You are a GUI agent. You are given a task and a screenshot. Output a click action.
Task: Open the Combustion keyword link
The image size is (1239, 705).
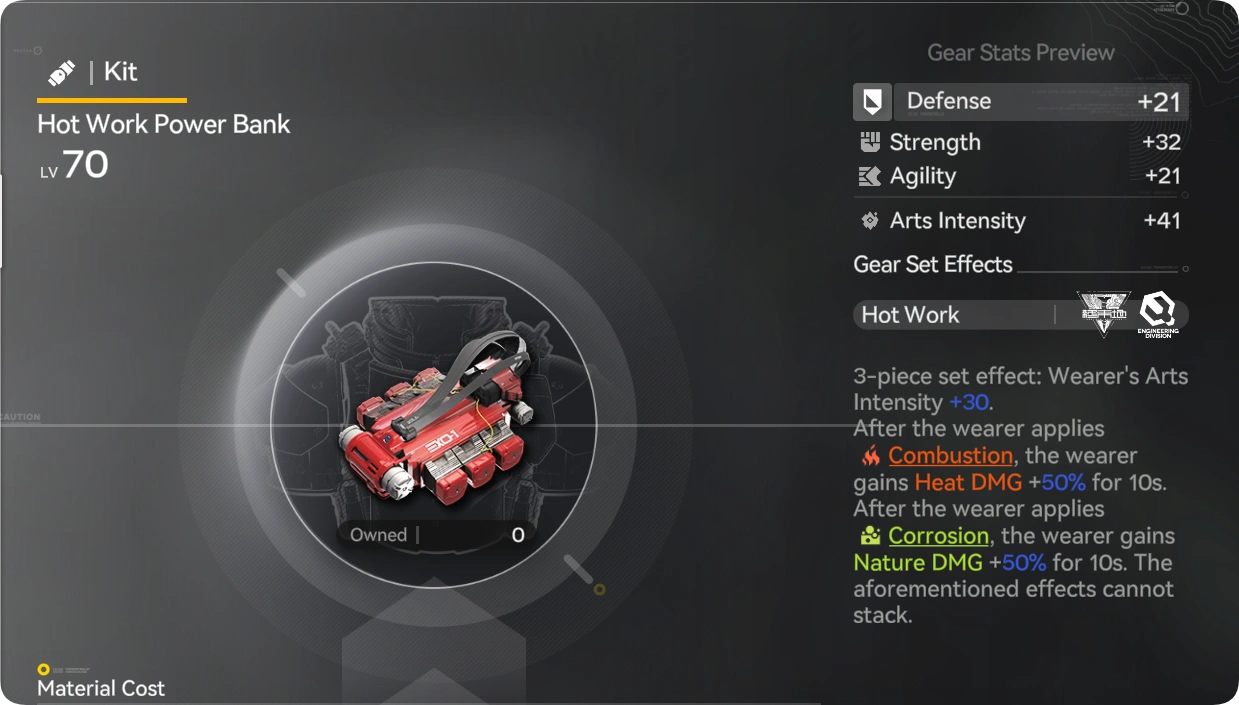pos(950,456)
